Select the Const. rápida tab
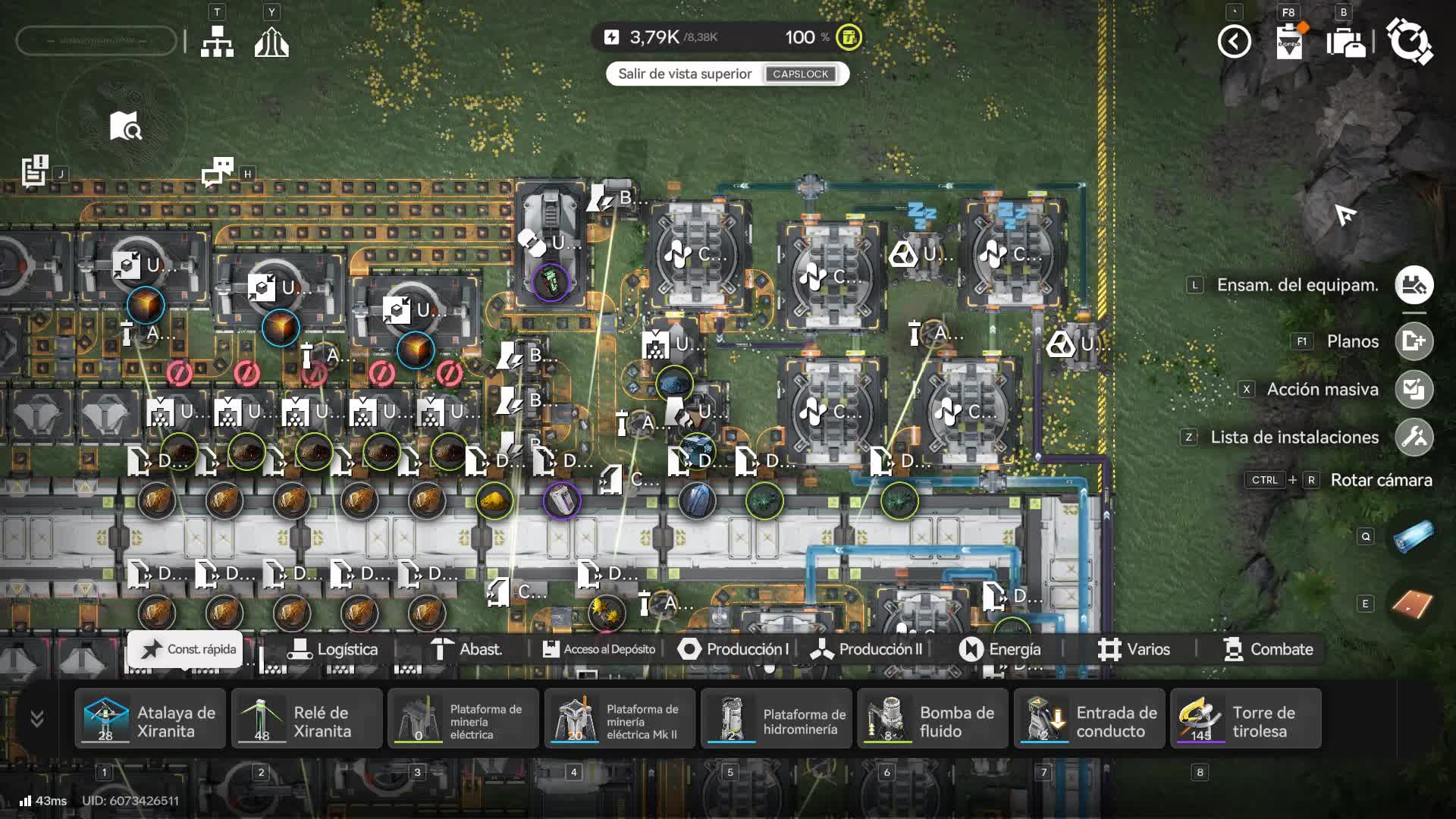This screenshot has height=819, width=1456. (185, 649)
